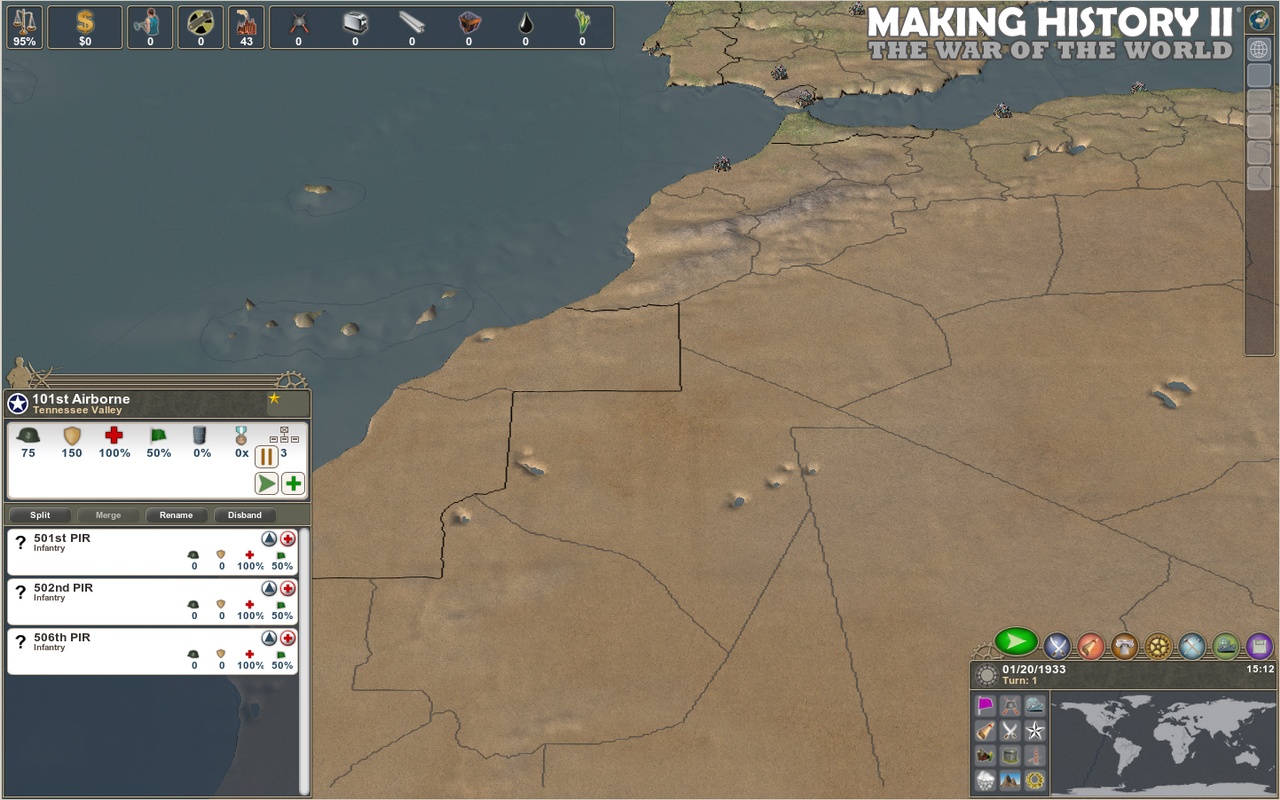Collapse the 502nd PIR details
The height and width of the screenshot is (800, 1280).
[268, 588]
